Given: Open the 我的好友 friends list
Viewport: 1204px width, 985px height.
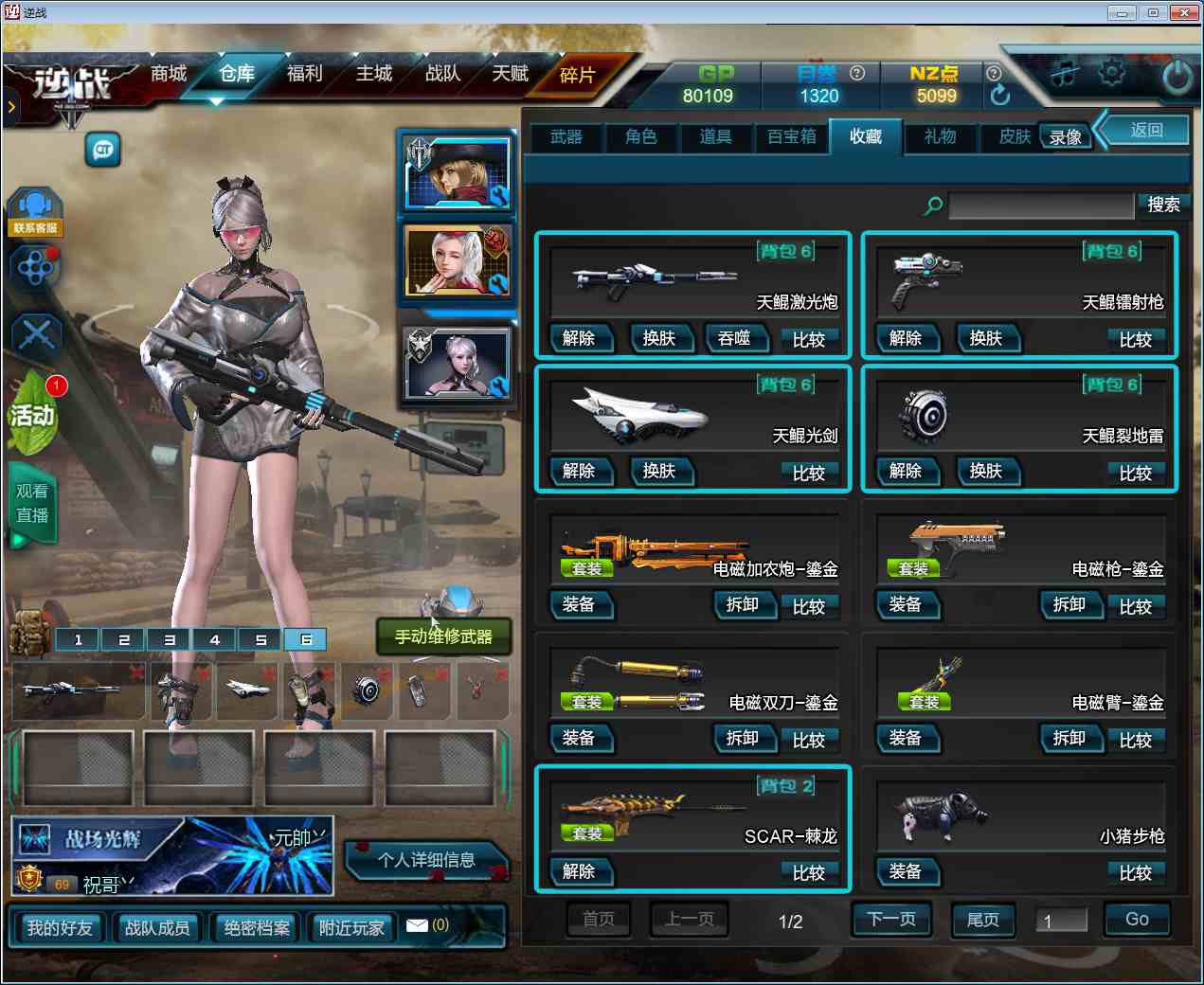Looking at the screenshot, I should (x=60, y=928).
